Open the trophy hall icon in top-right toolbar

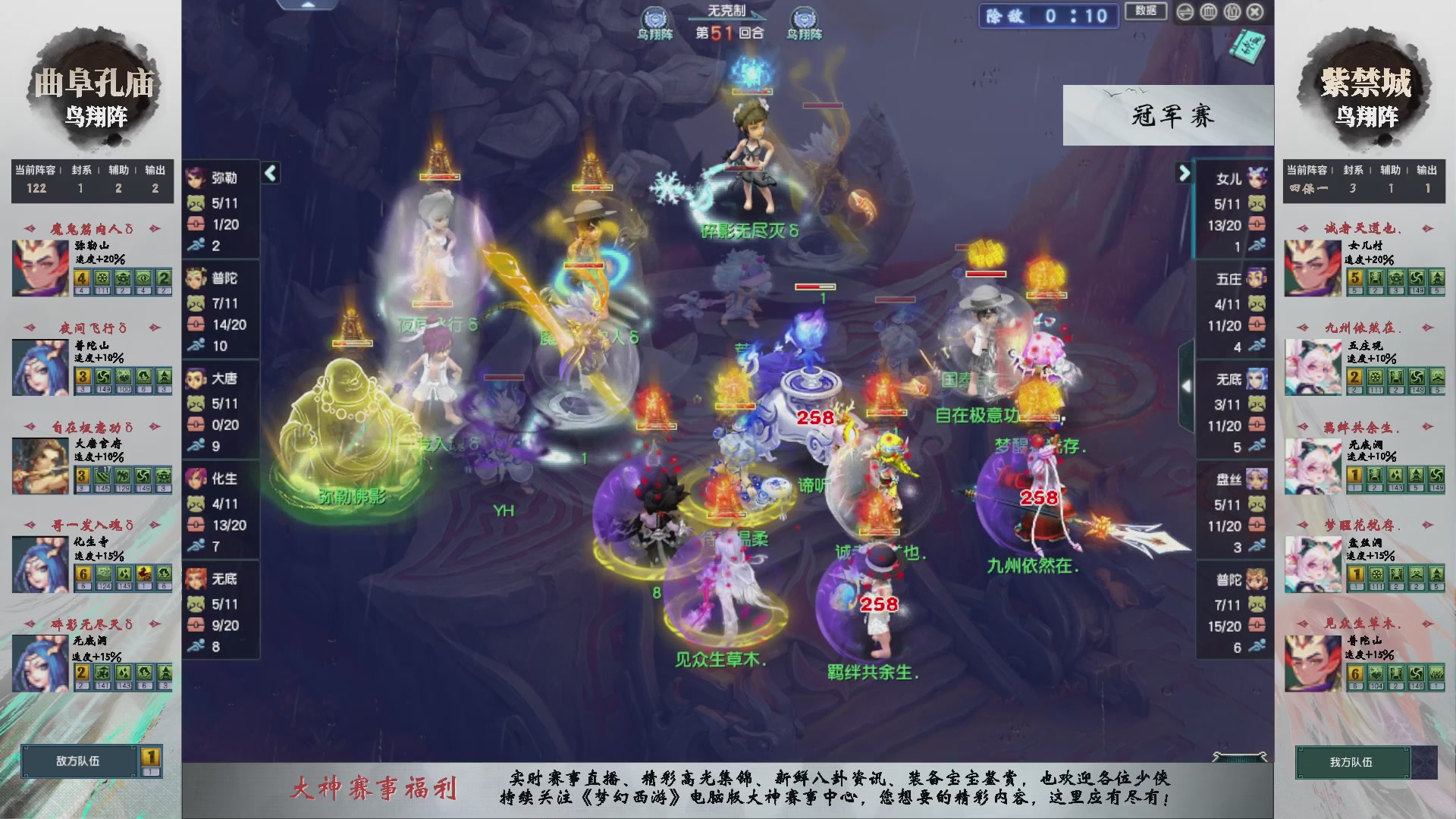pyautogui.click(x=1207, y=12)
